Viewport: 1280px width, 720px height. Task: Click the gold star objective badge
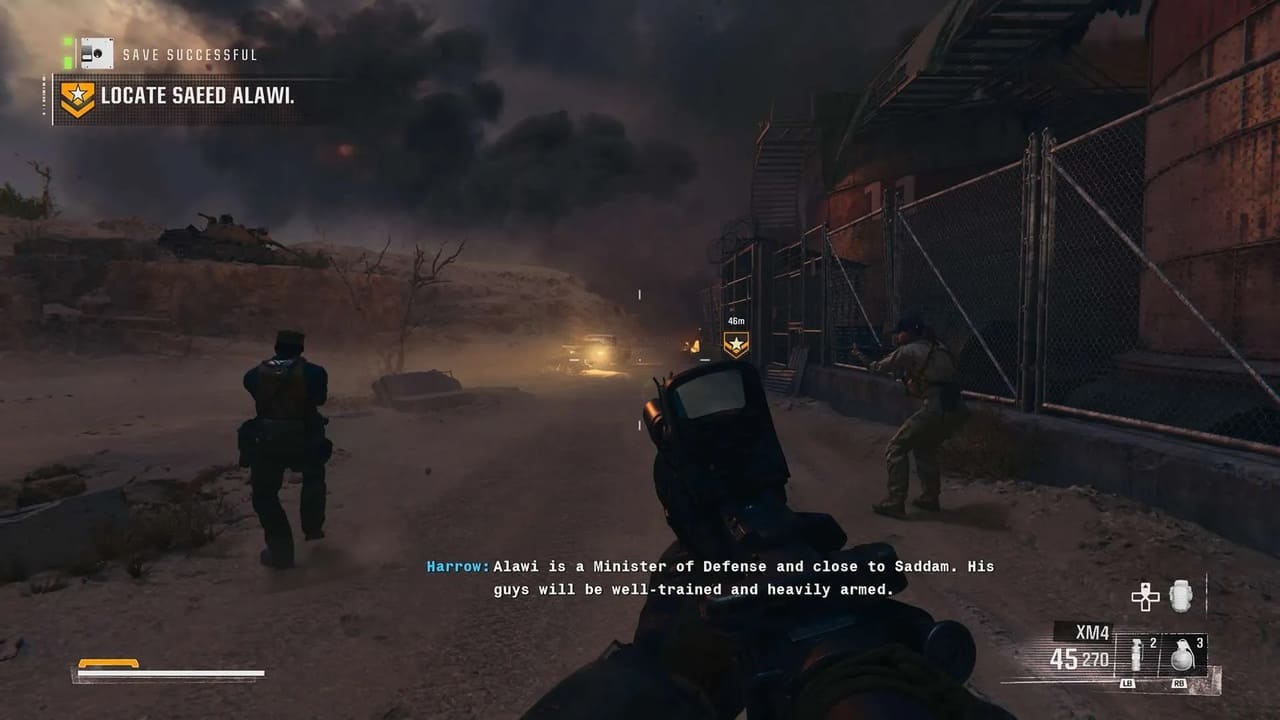(x=77, y=98)
